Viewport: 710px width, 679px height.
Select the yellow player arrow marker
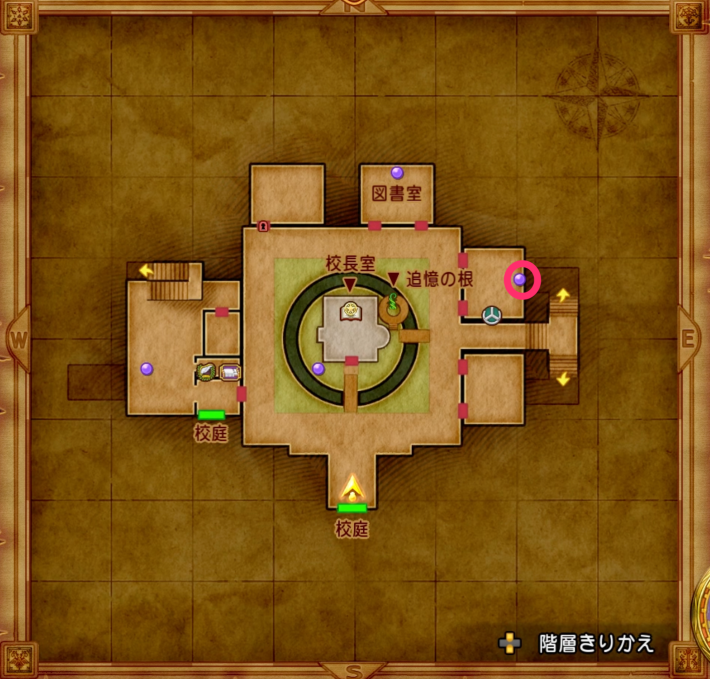(x=352, y=488)
